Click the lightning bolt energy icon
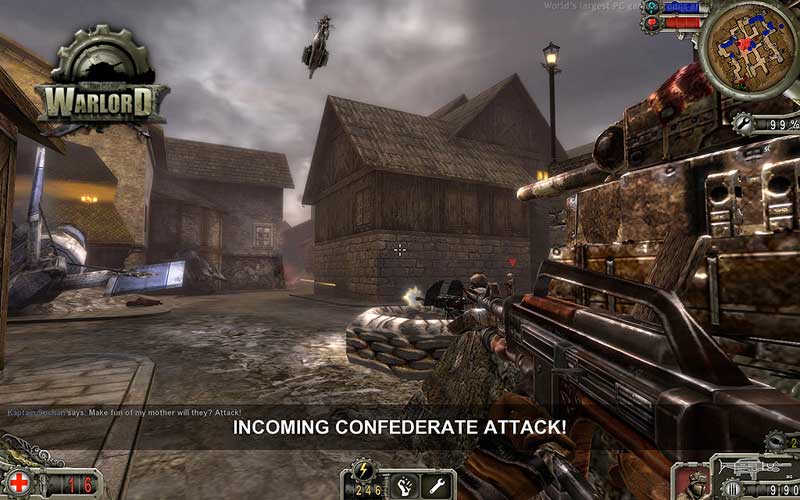 point(362,468)
